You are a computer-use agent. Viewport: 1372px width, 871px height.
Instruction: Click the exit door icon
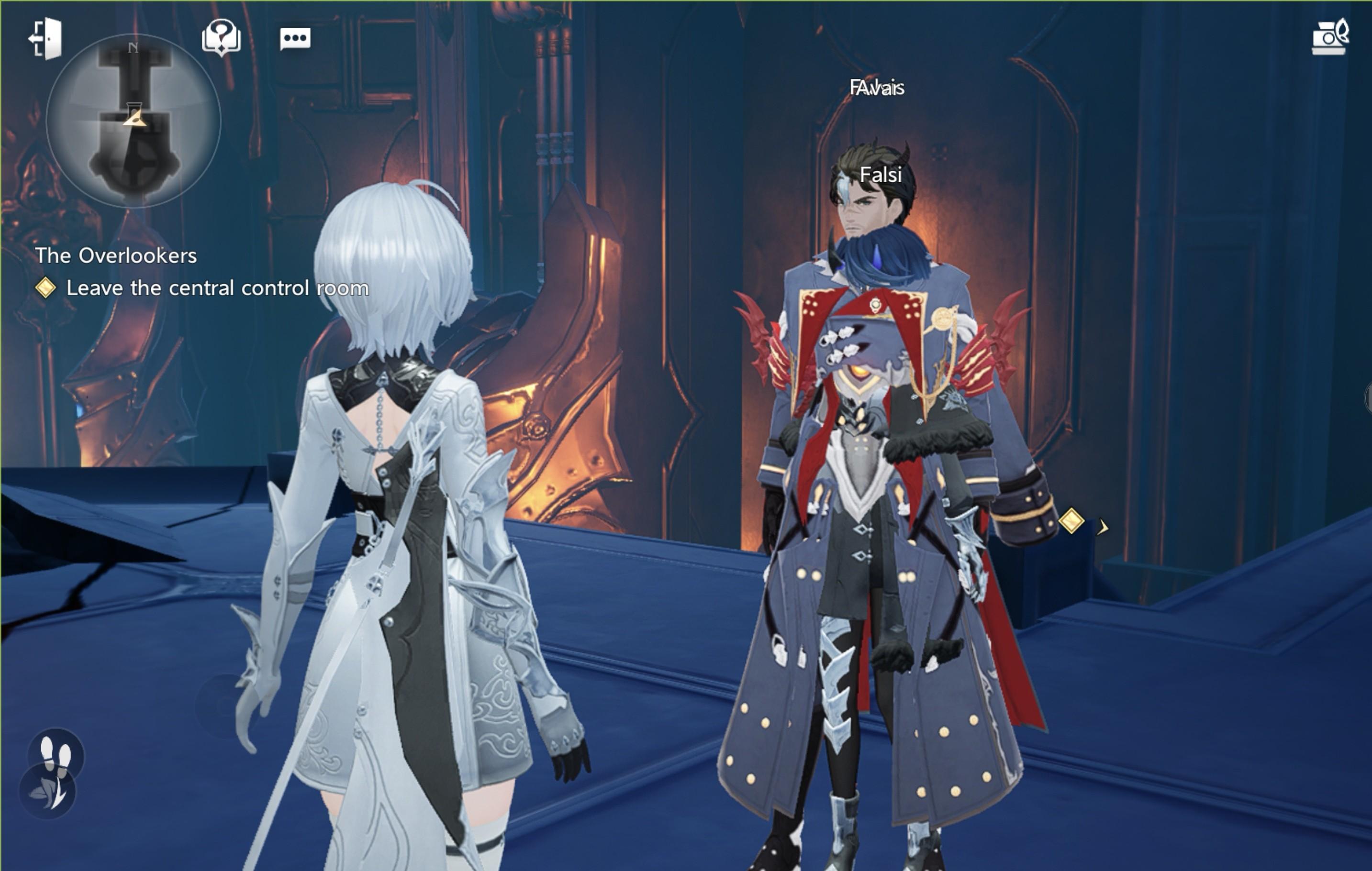coord(45,39)
